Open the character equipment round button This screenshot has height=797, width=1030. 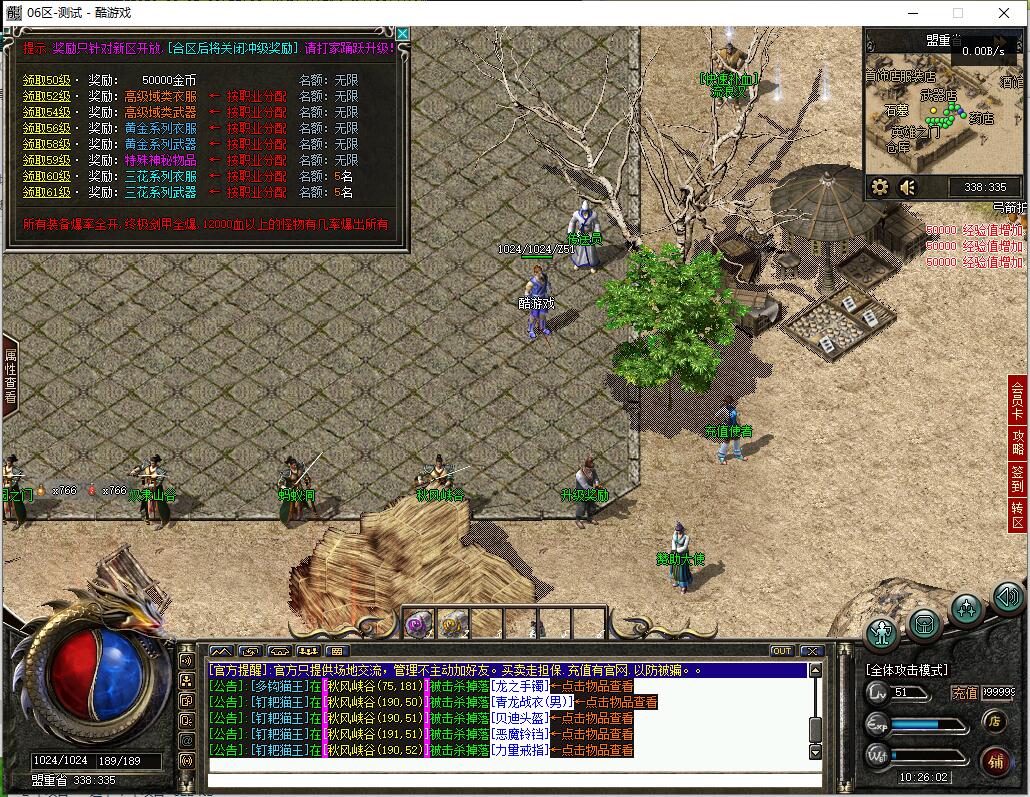[x=882, y=632]
